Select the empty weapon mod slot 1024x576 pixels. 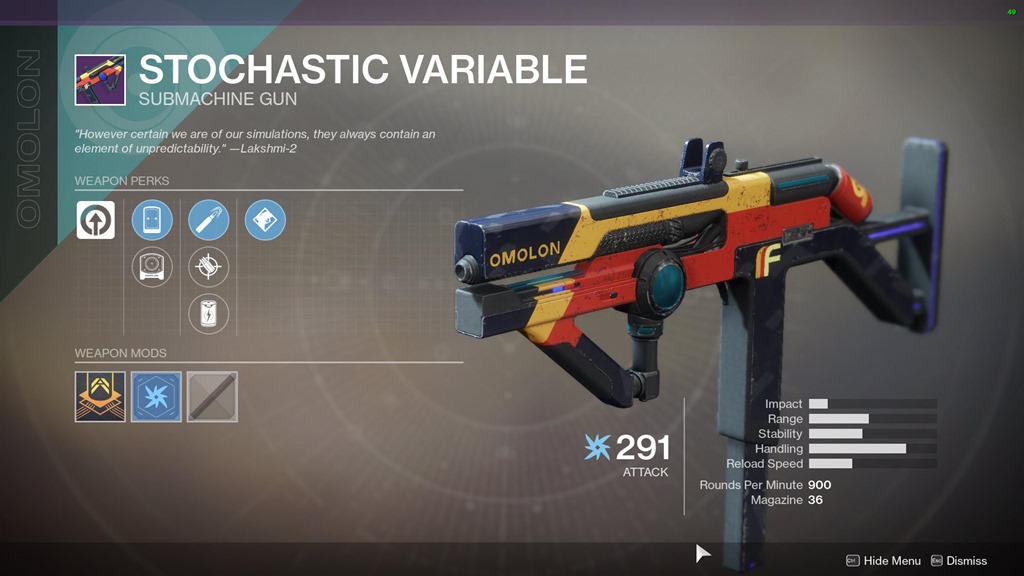(212, 397)
